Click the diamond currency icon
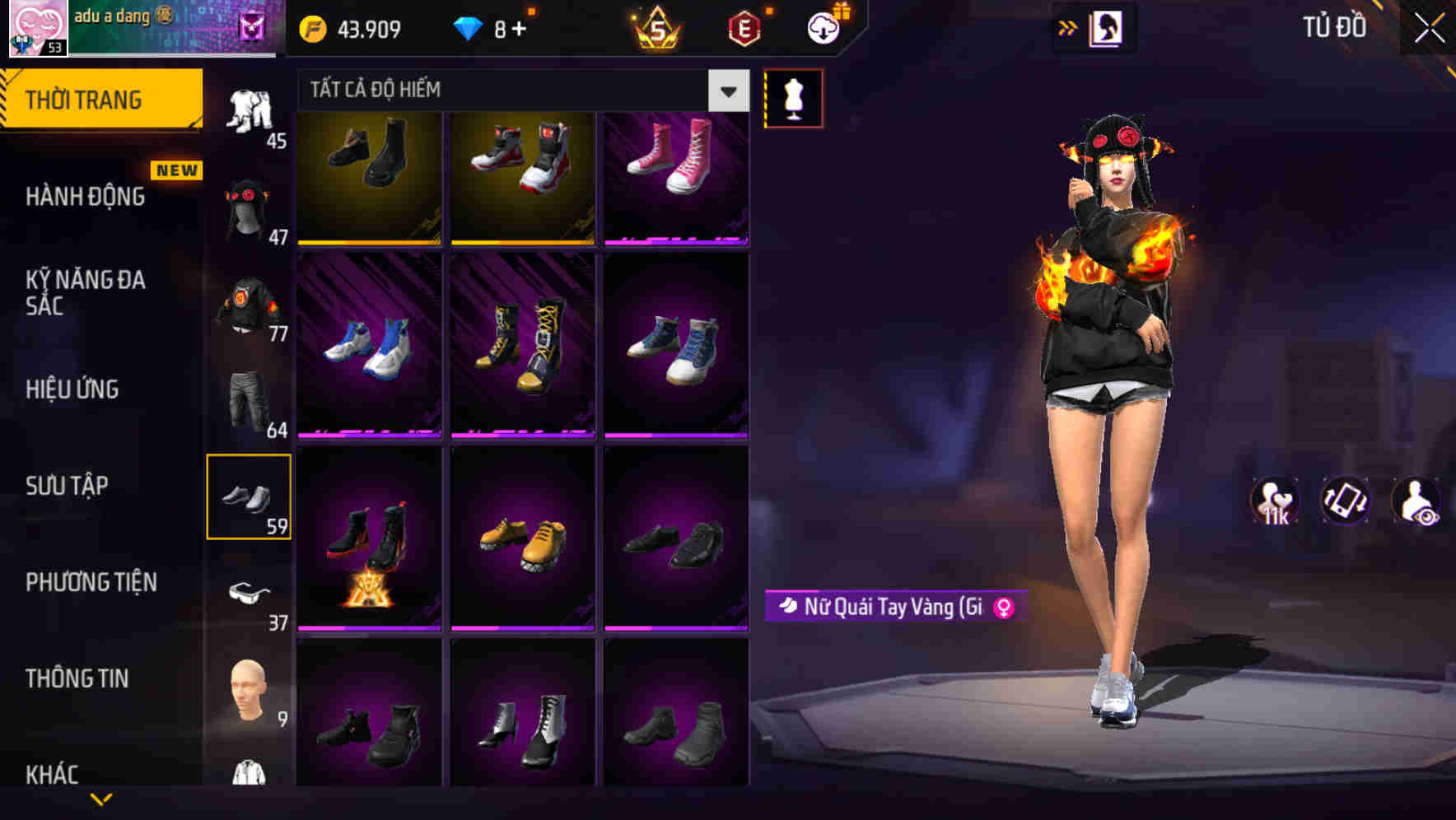Image resolution: width=1456 pixels, height=820 pixels. pos(470,27)
